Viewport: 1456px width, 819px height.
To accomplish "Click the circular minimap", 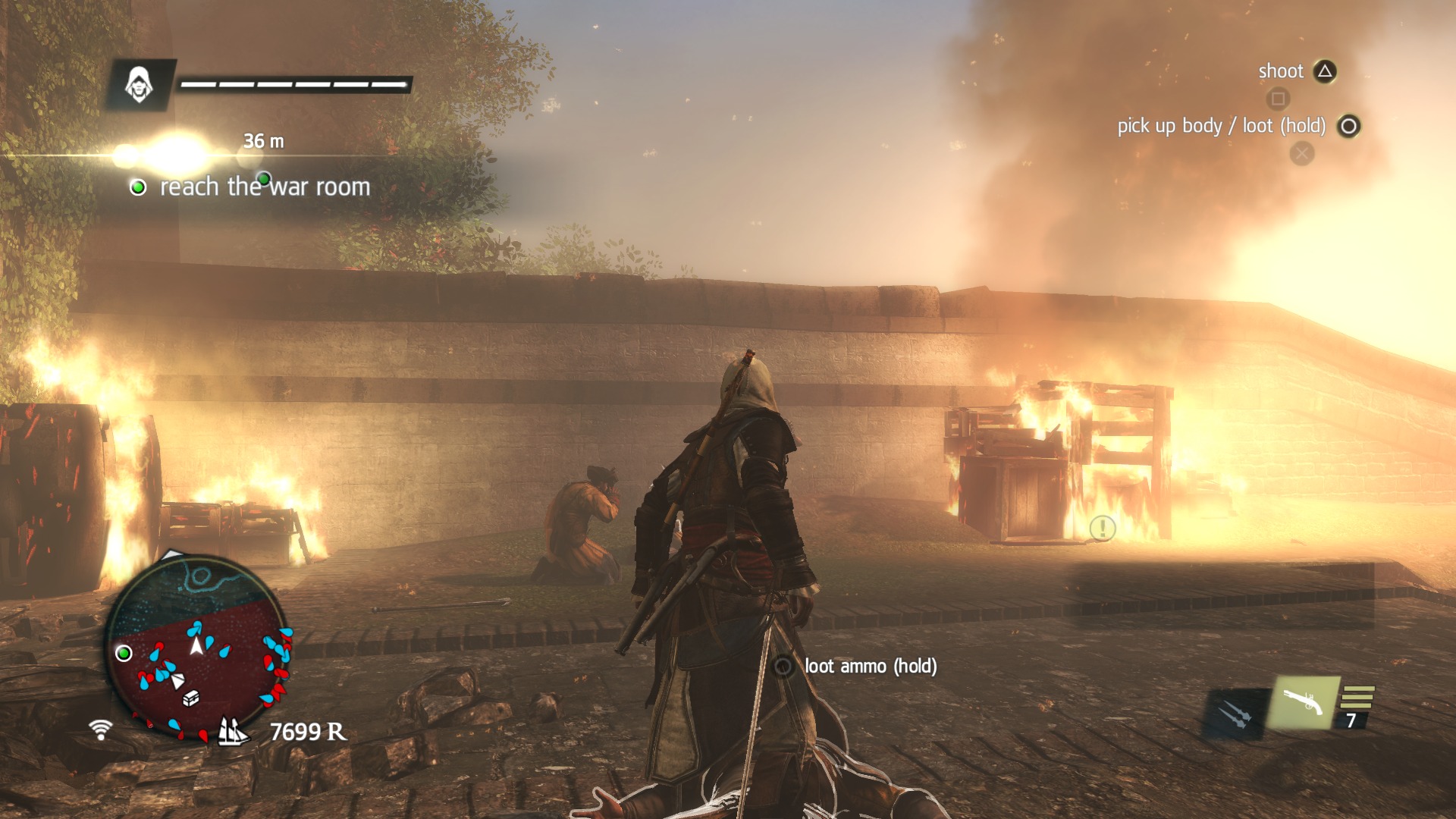I will pyautogui.click(x=199, y=649).
